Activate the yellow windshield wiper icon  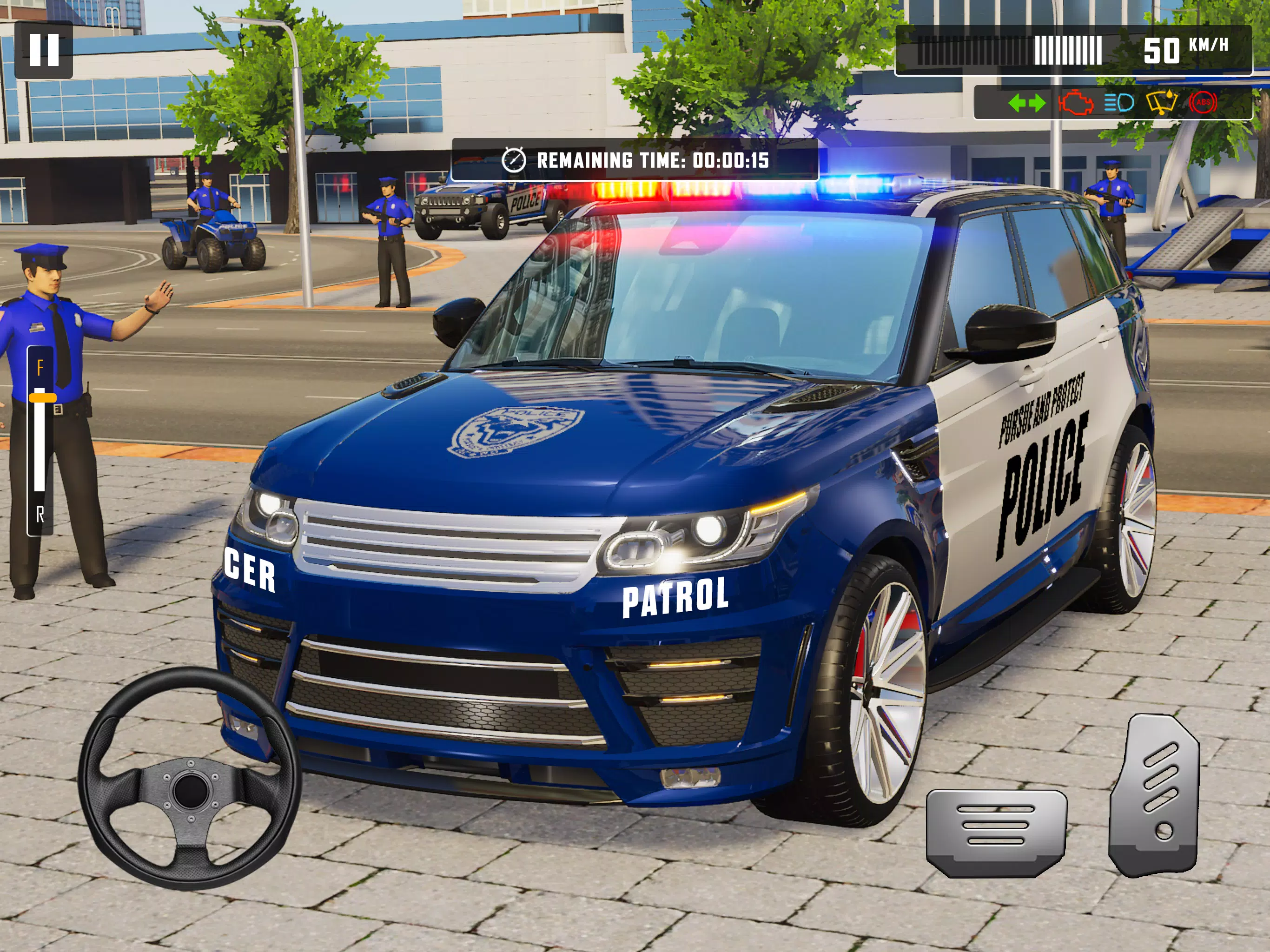click(1161, 103)
